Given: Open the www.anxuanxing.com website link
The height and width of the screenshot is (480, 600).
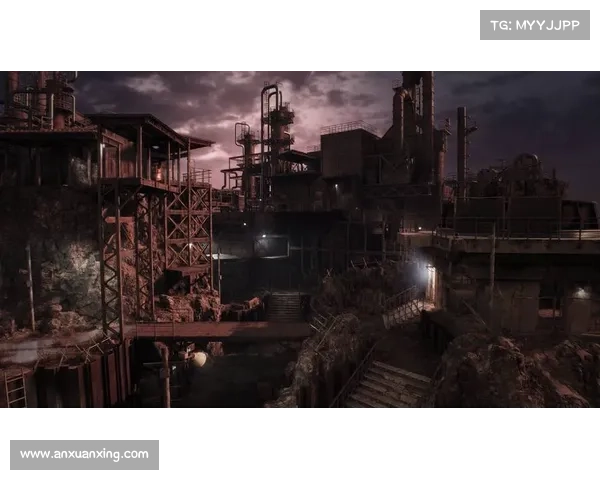Looking at the screenshot, I should (x=84, y=455).
